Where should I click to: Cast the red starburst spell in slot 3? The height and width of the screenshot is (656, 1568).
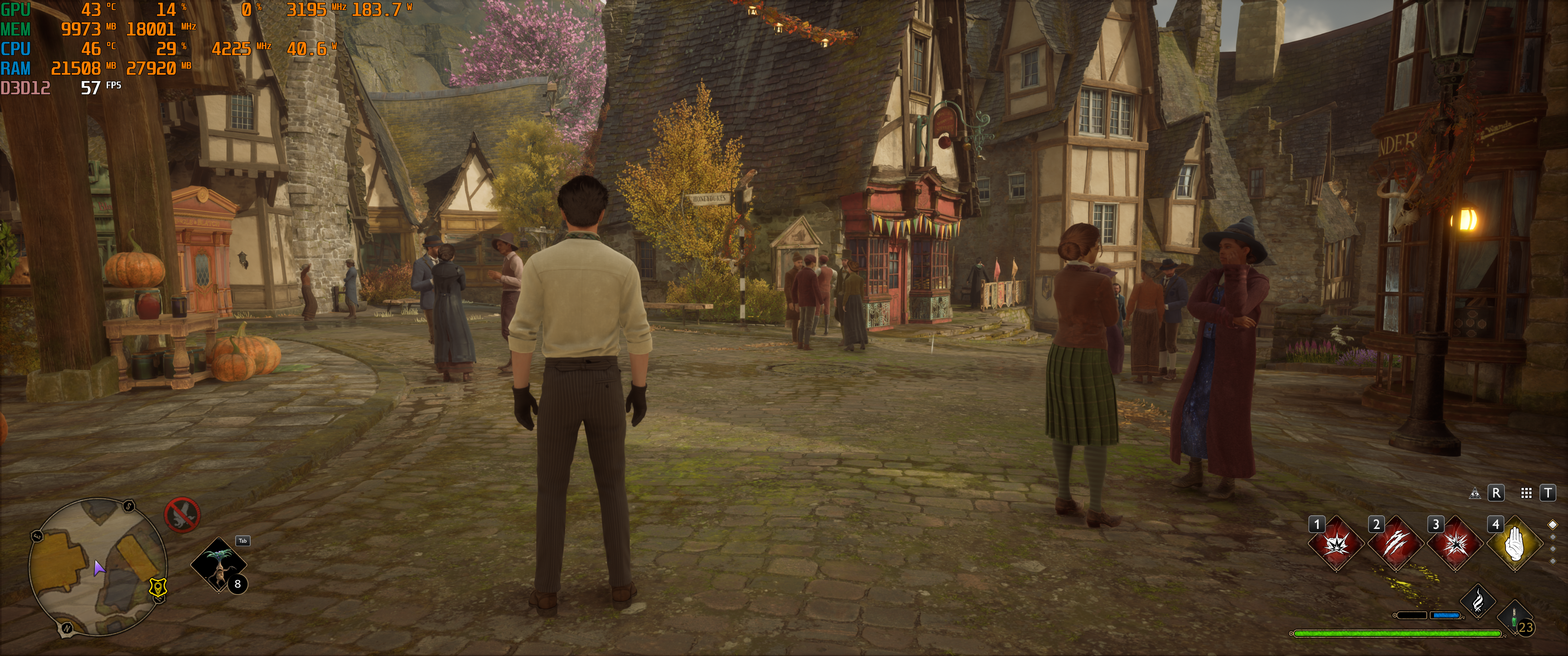point(1455,544)
